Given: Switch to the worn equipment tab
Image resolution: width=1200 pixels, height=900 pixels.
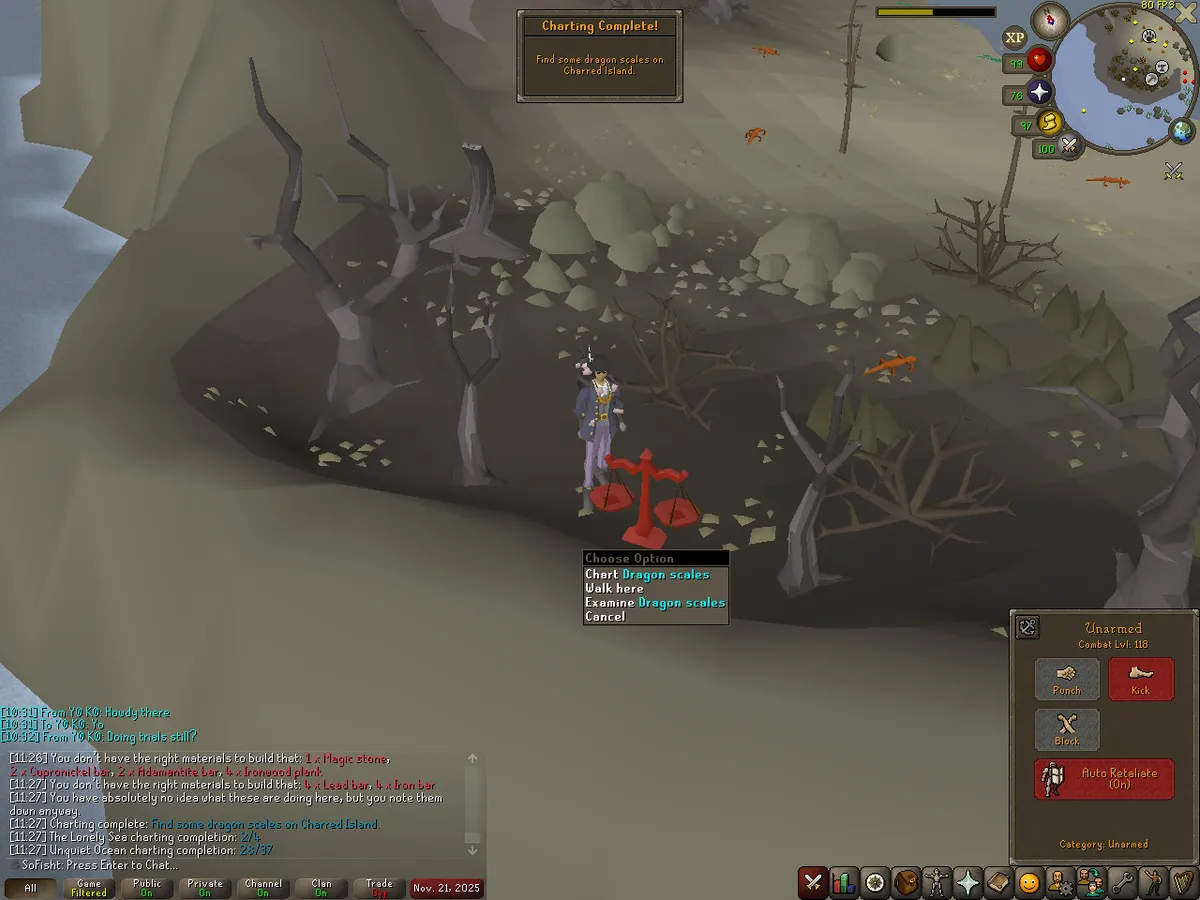Looking at the screenshot, I should pos(937,883).
